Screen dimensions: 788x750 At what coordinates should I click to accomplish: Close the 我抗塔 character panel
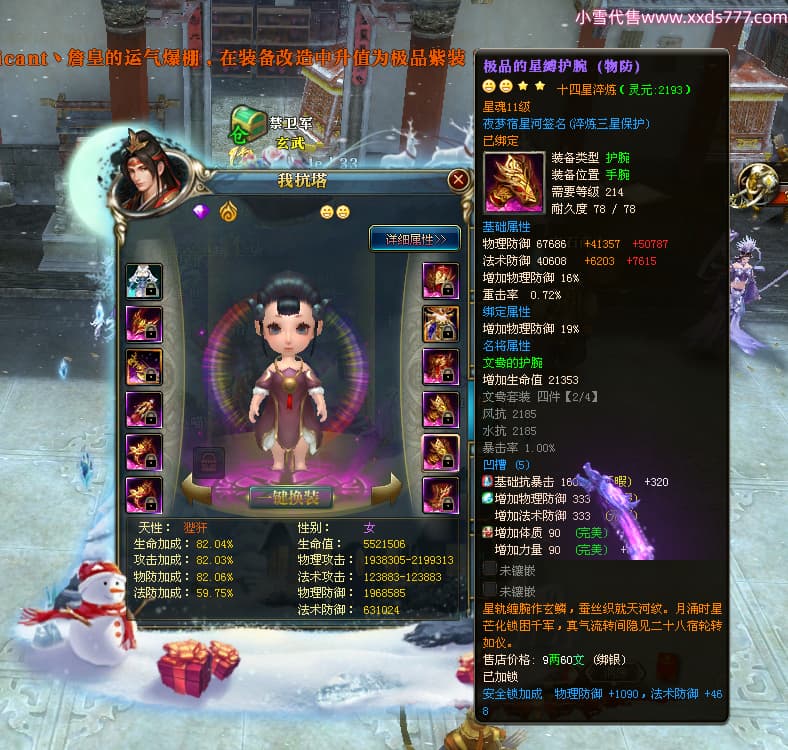[x=458, y=180]
